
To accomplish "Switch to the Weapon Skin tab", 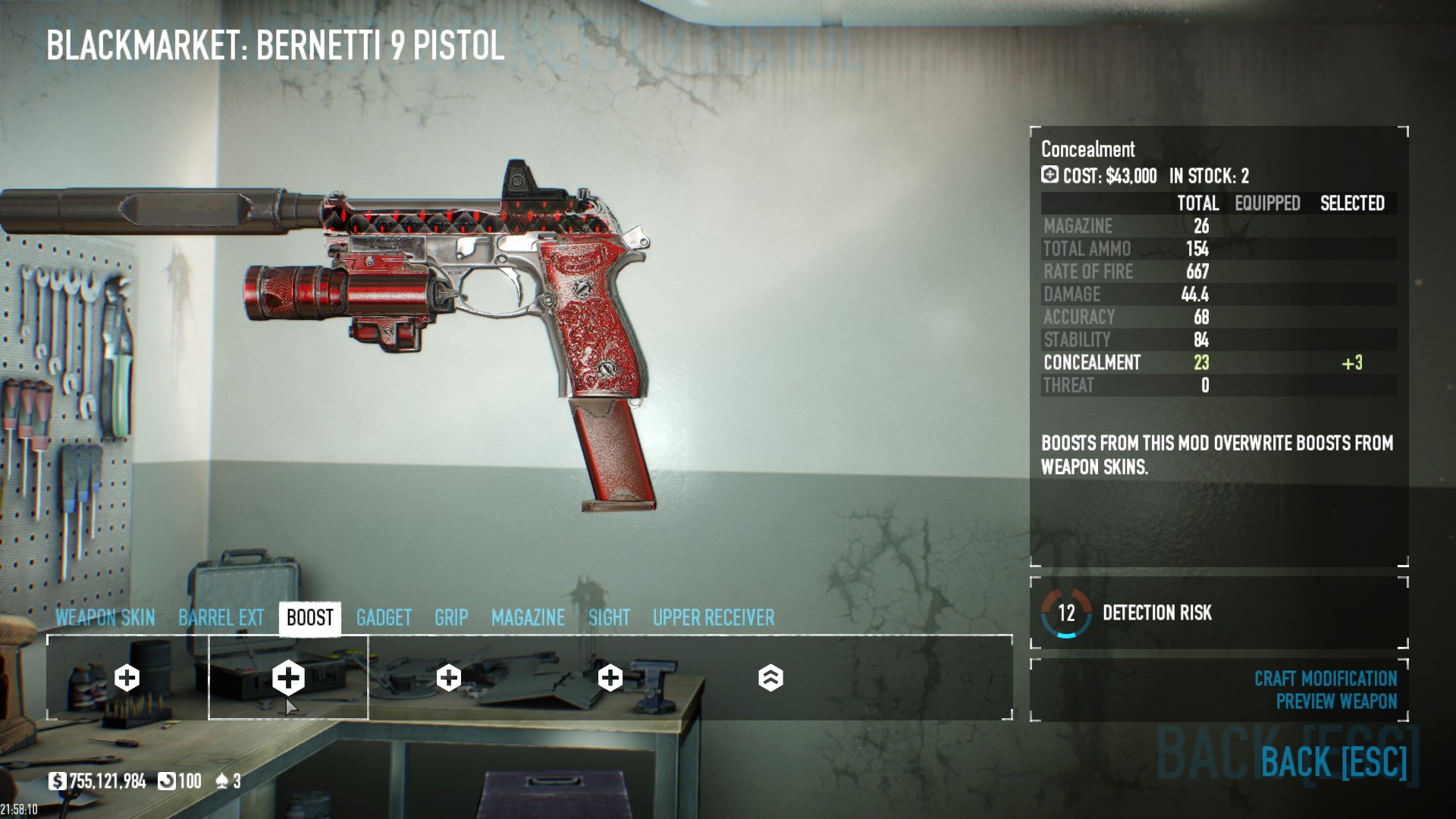I will click(105, 618).
